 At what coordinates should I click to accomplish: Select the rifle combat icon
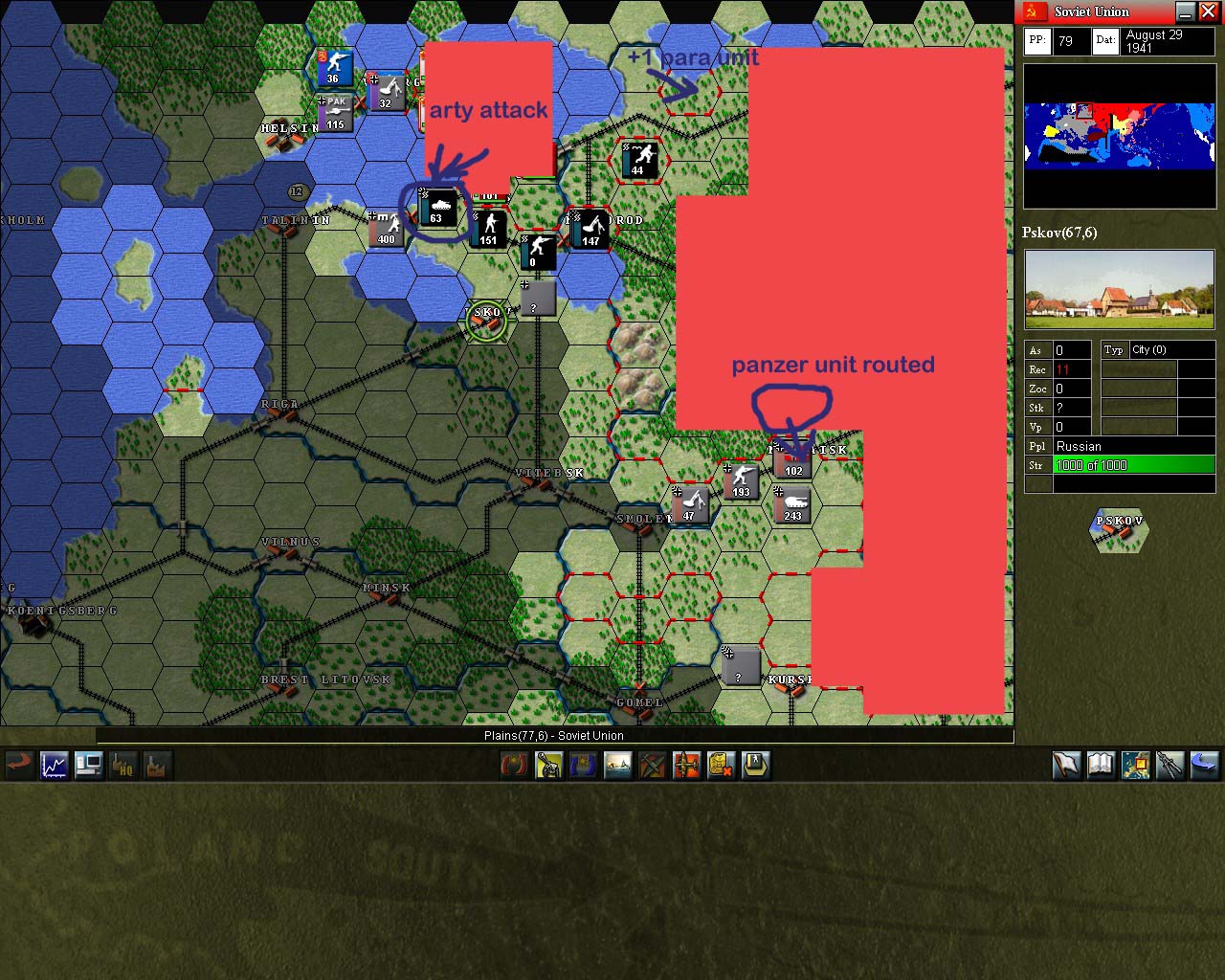point(1170,765)
